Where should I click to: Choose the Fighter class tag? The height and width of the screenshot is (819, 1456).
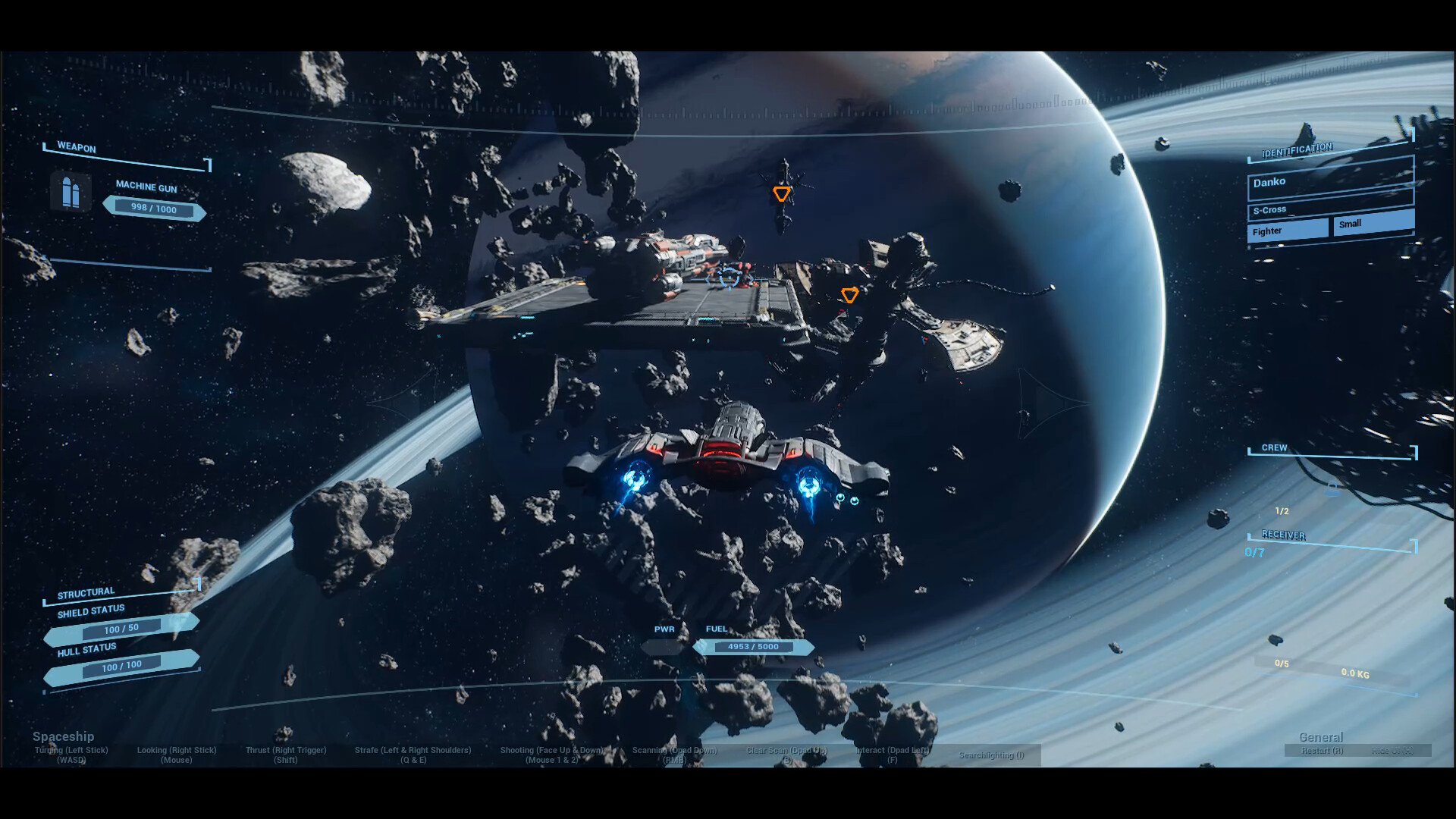(1288, 230)
